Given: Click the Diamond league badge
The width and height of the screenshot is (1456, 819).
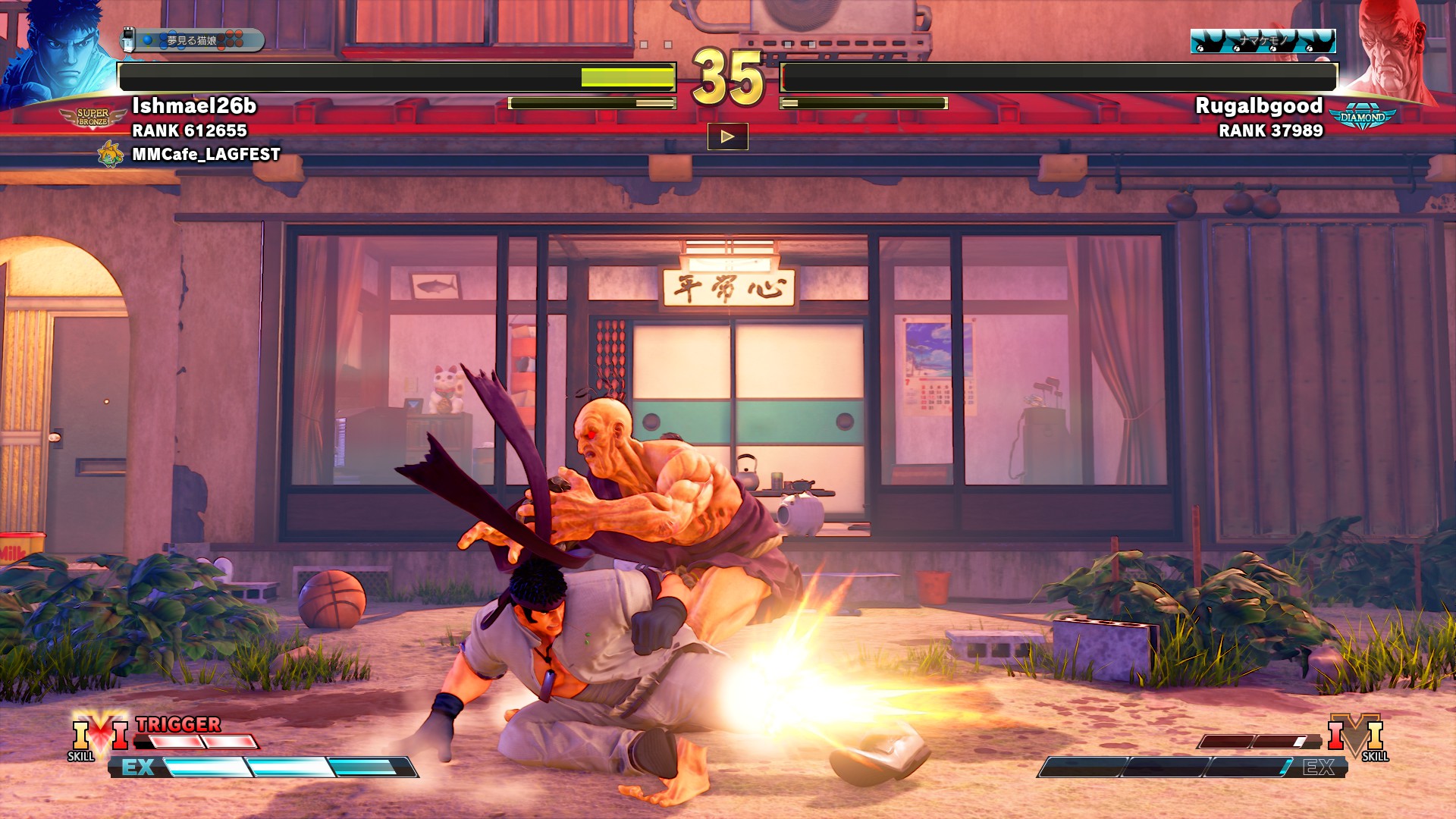Looking at the screenshot, I should (x=1362, y=118).
